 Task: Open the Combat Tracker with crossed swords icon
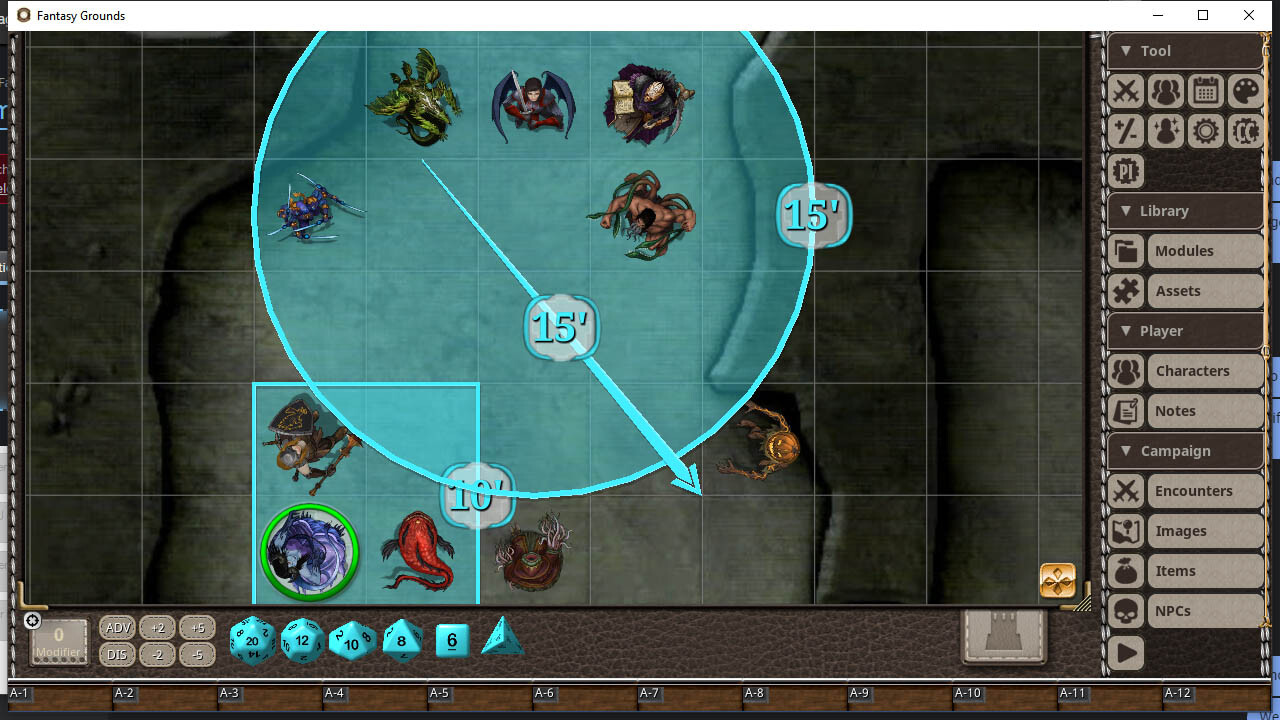1125,91
